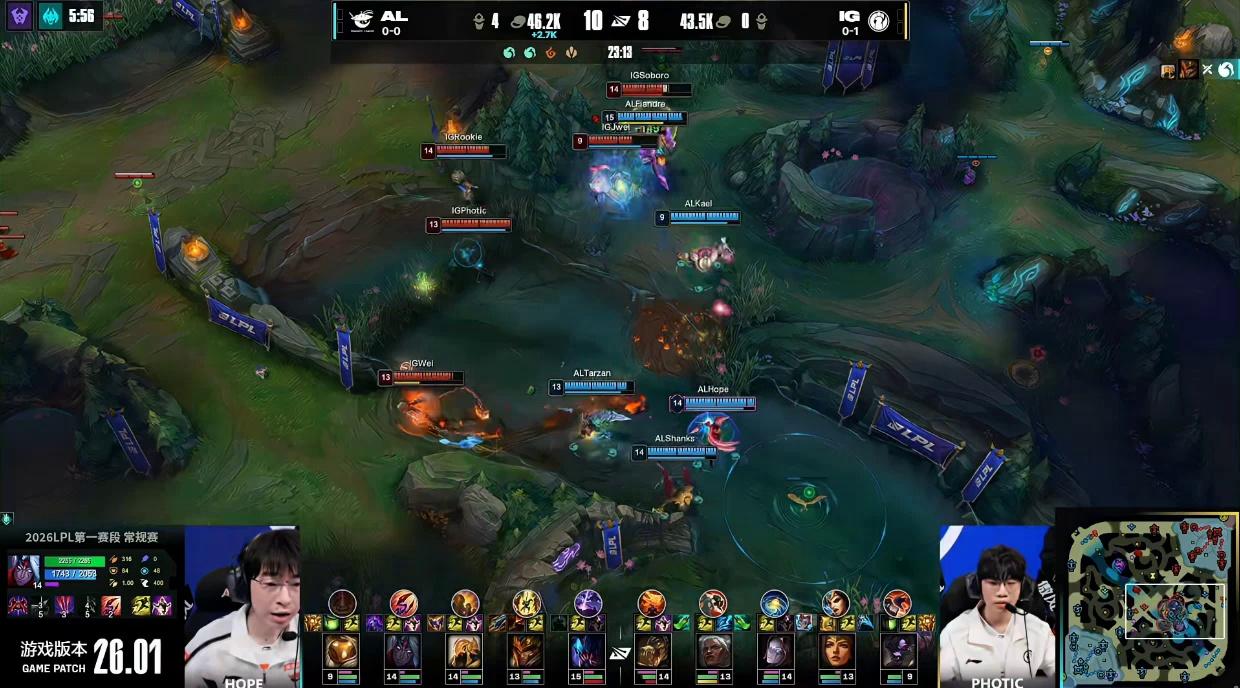Viewport: 1240px width, 688px height.
Task: Click the AL team logo on scoreboard
Action: 358,19
